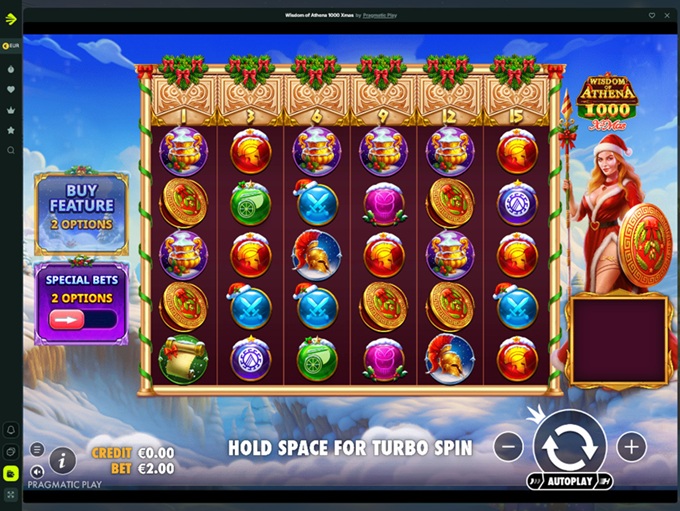Open the Autoplay settings

(x=569, y=481)
